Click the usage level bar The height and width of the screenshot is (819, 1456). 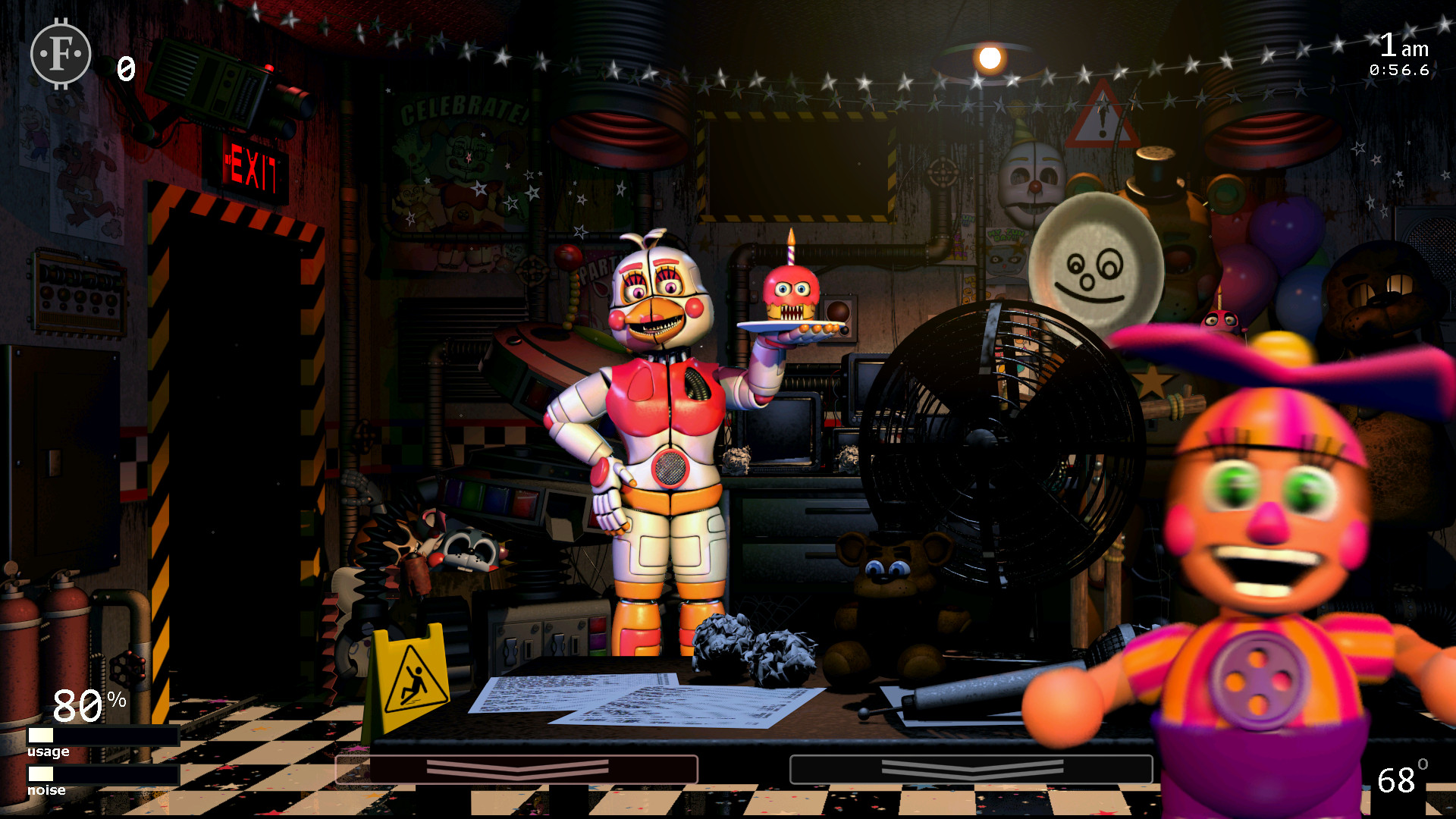pyautogui.click(x=102, y=734)
